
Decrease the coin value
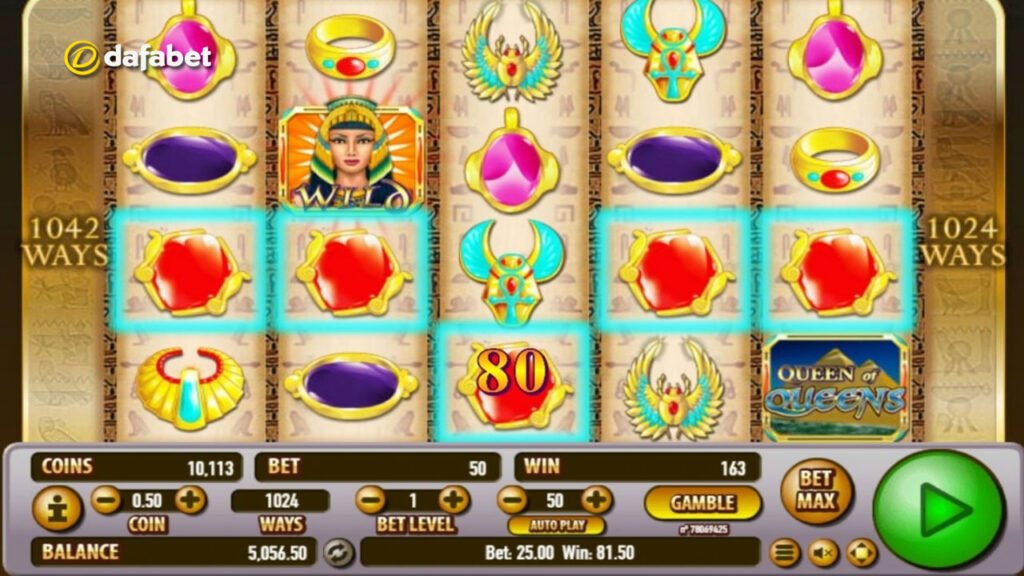105,500
